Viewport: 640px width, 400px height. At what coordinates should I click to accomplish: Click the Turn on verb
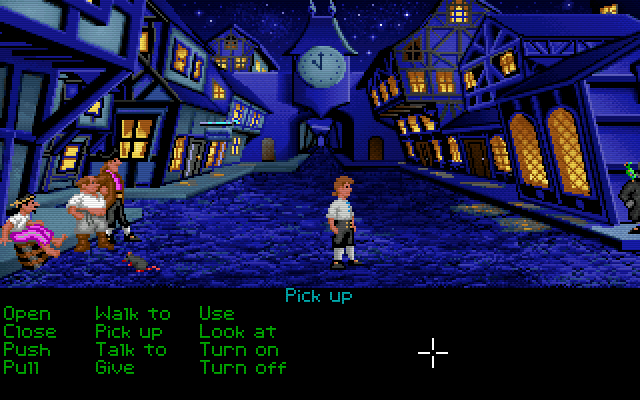click(x=238, y=350)
